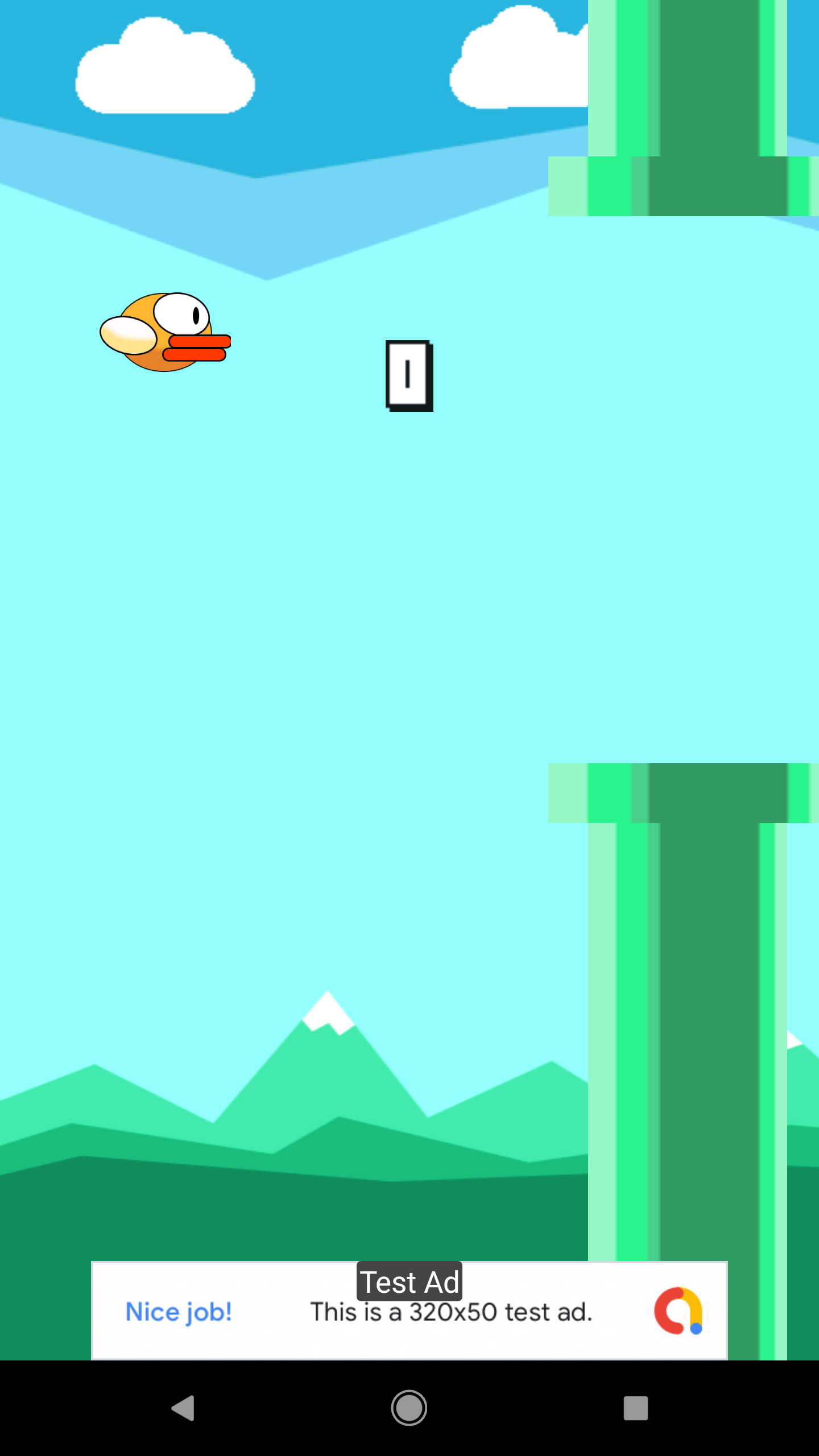
Task: Click the Nice job! ad link
Action: (178, 1312)
